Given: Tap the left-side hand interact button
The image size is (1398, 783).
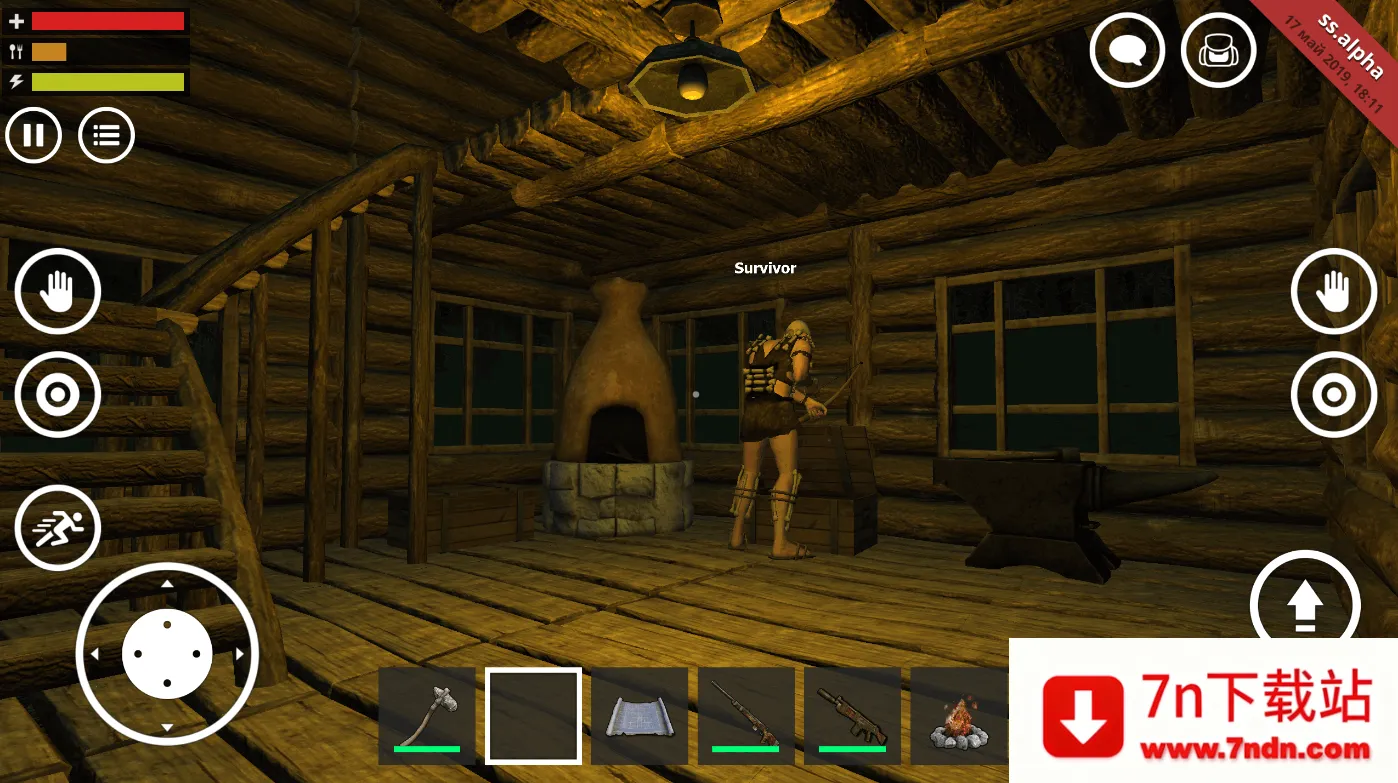Looking at the screenshot, I should pos(57,291).
